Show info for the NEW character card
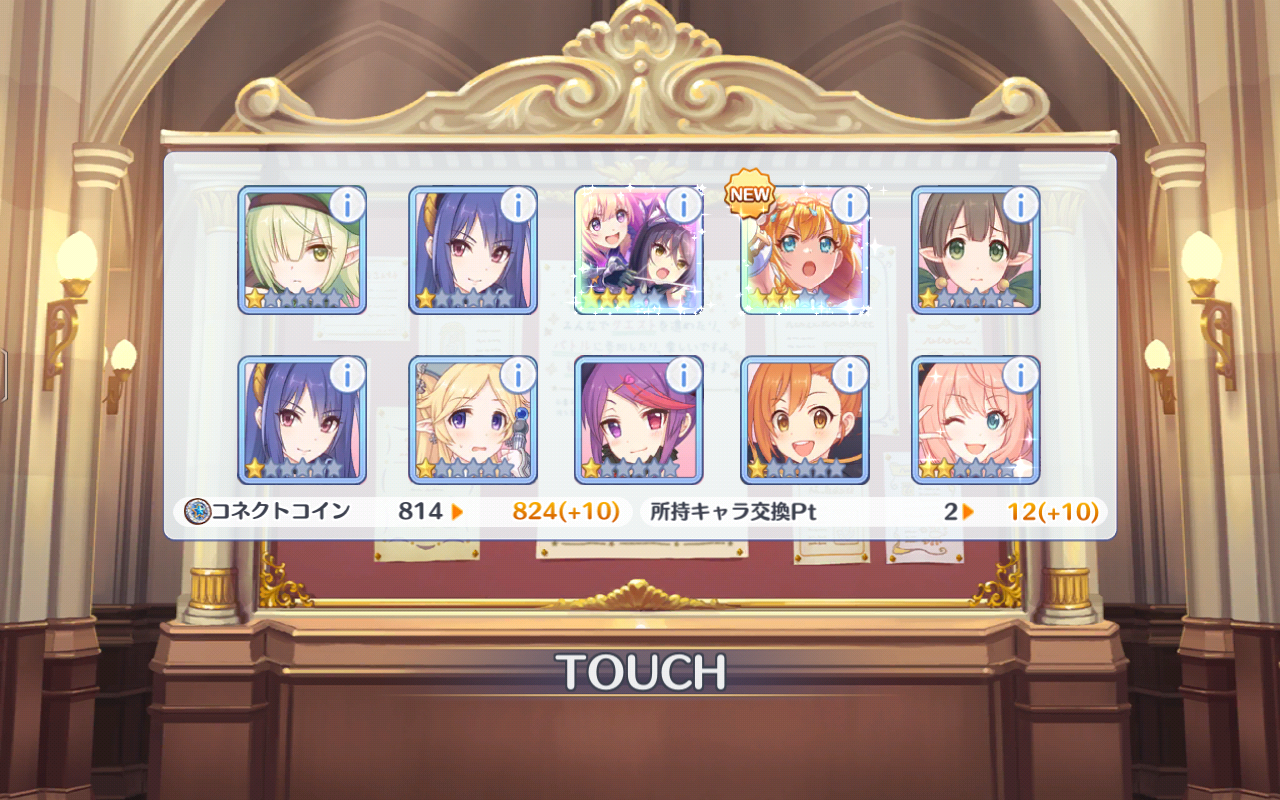 coord(849,205)
